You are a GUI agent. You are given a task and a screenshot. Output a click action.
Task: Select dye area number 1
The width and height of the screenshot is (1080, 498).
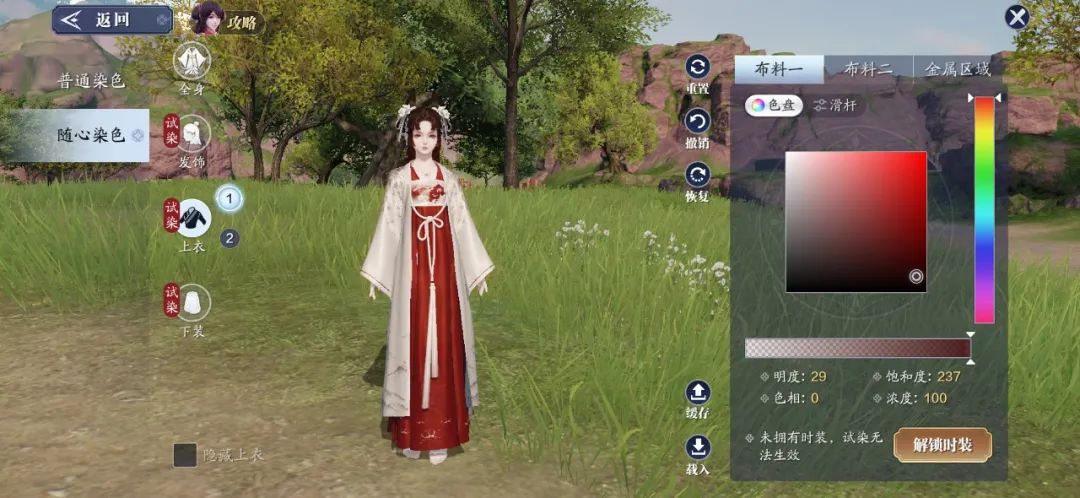click(229, 199)
